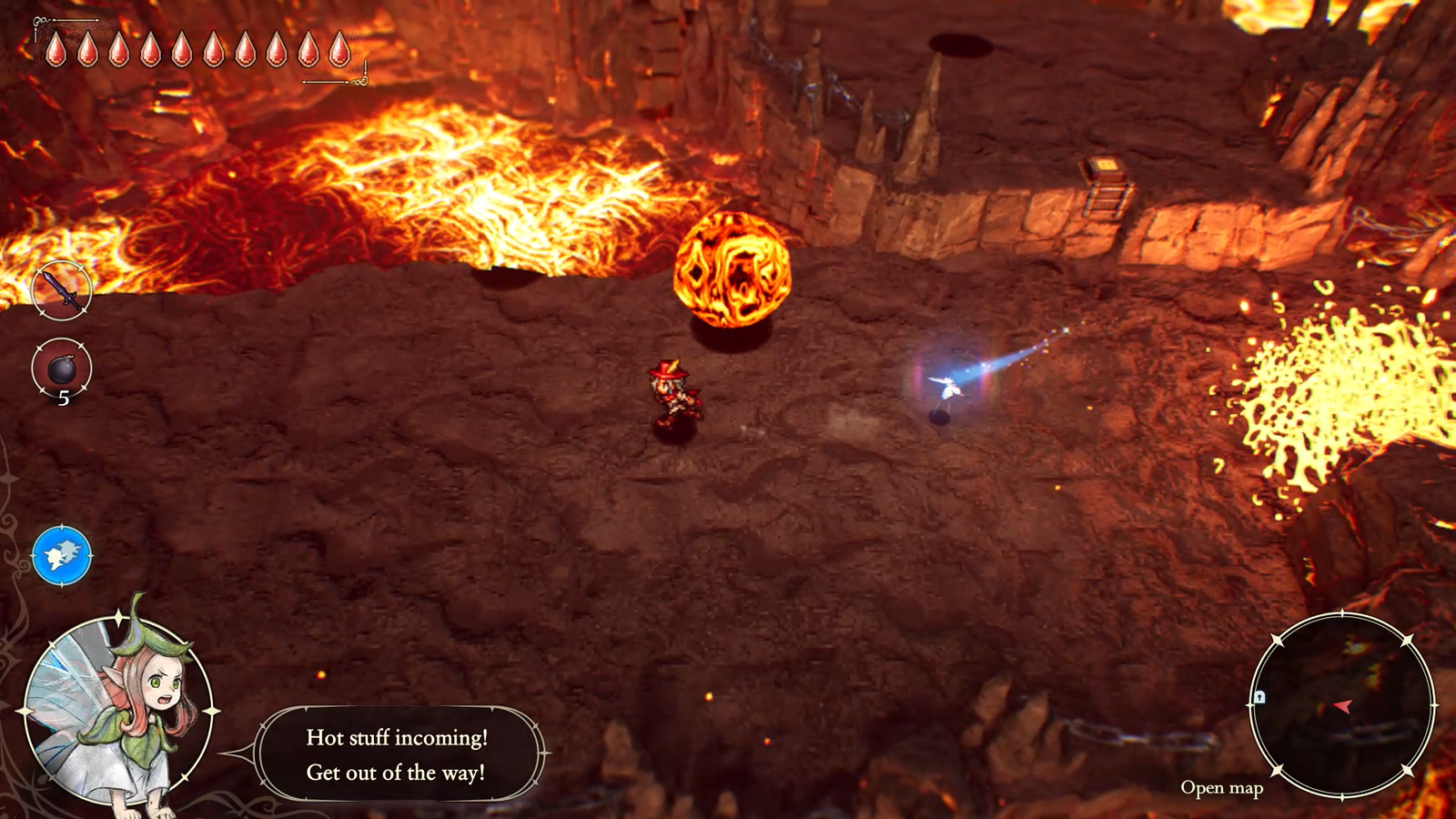Open the circular minimap
This screenshot has height=819, width=1456.
tap(1341, 705)
